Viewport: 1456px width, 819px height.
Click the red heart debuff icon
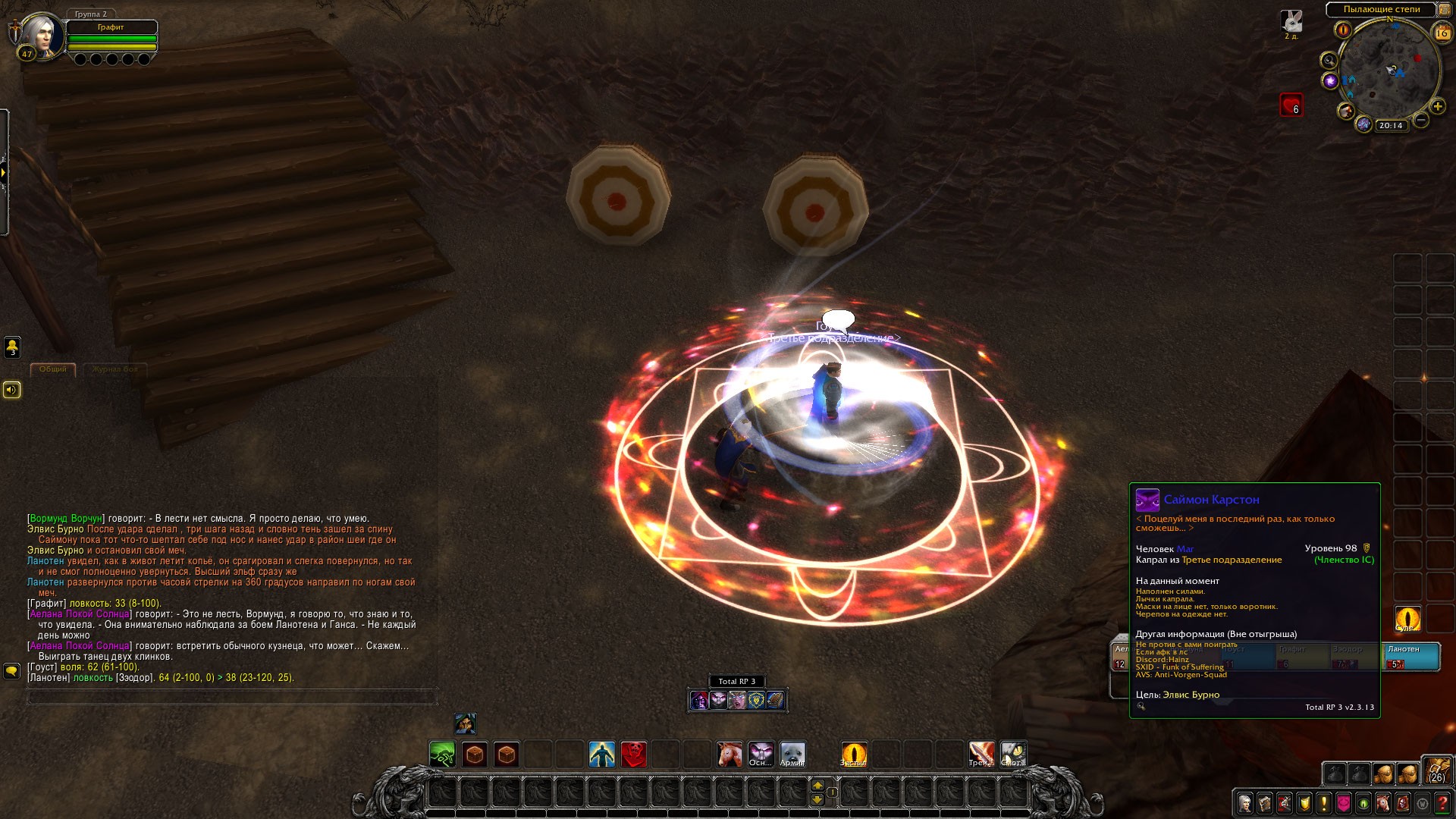1291,105
